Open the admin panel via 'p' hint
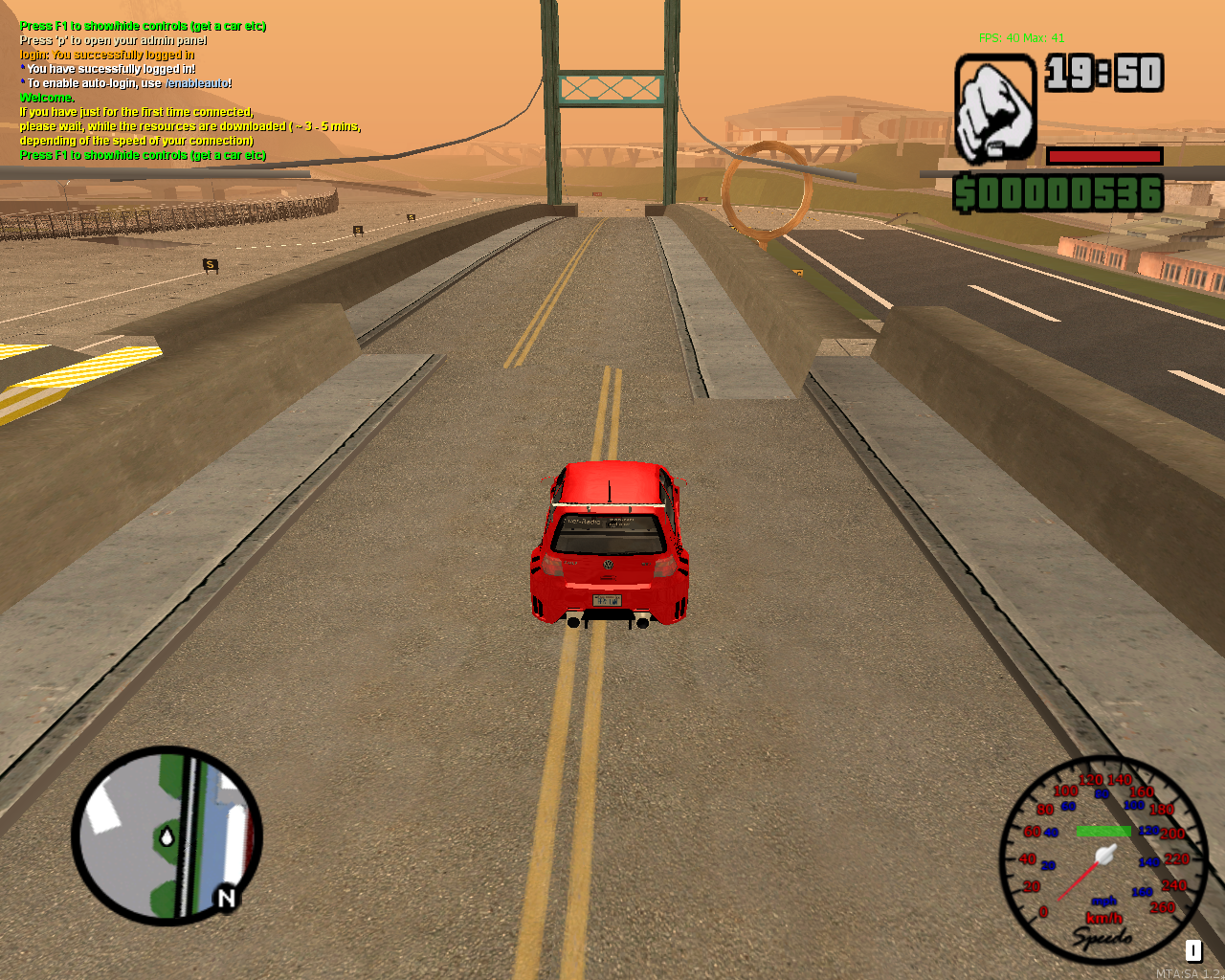This screenshot has width=1225, height=980. click(113, 40)
